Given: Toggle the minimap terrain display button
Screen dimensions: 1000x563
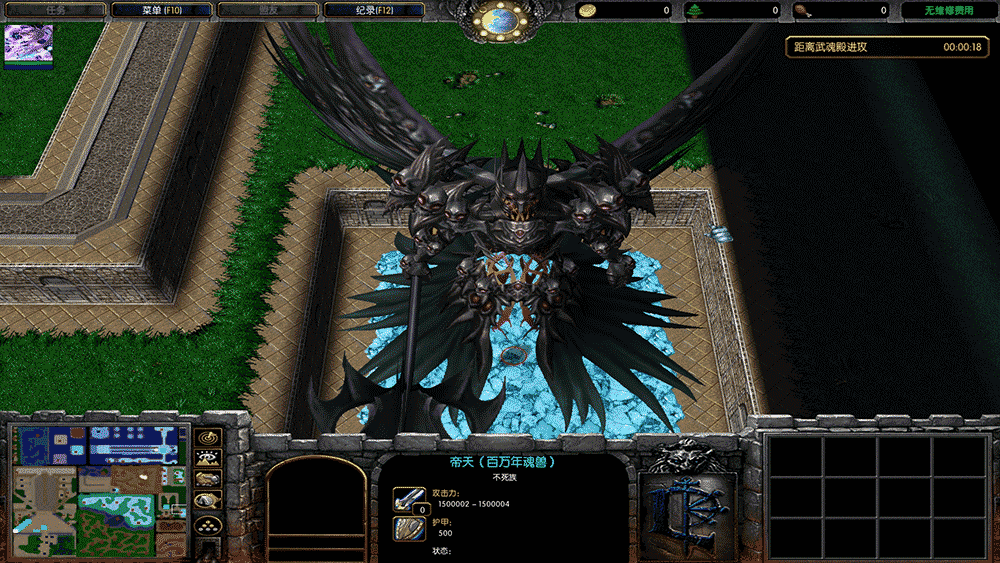Looking at the screenshot, I should coord(208,459).
